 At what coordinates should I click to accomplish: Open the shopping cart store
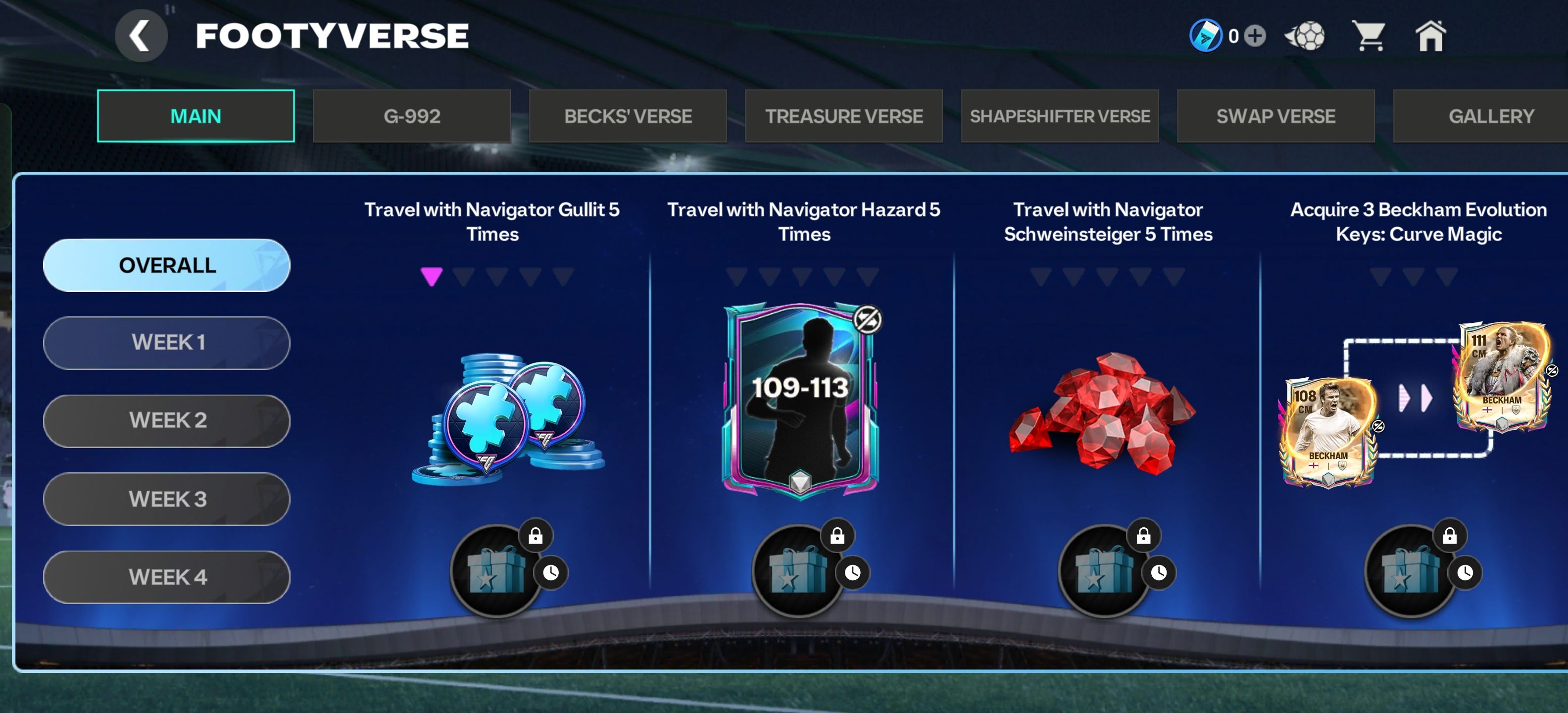(x=1368, y=36)
